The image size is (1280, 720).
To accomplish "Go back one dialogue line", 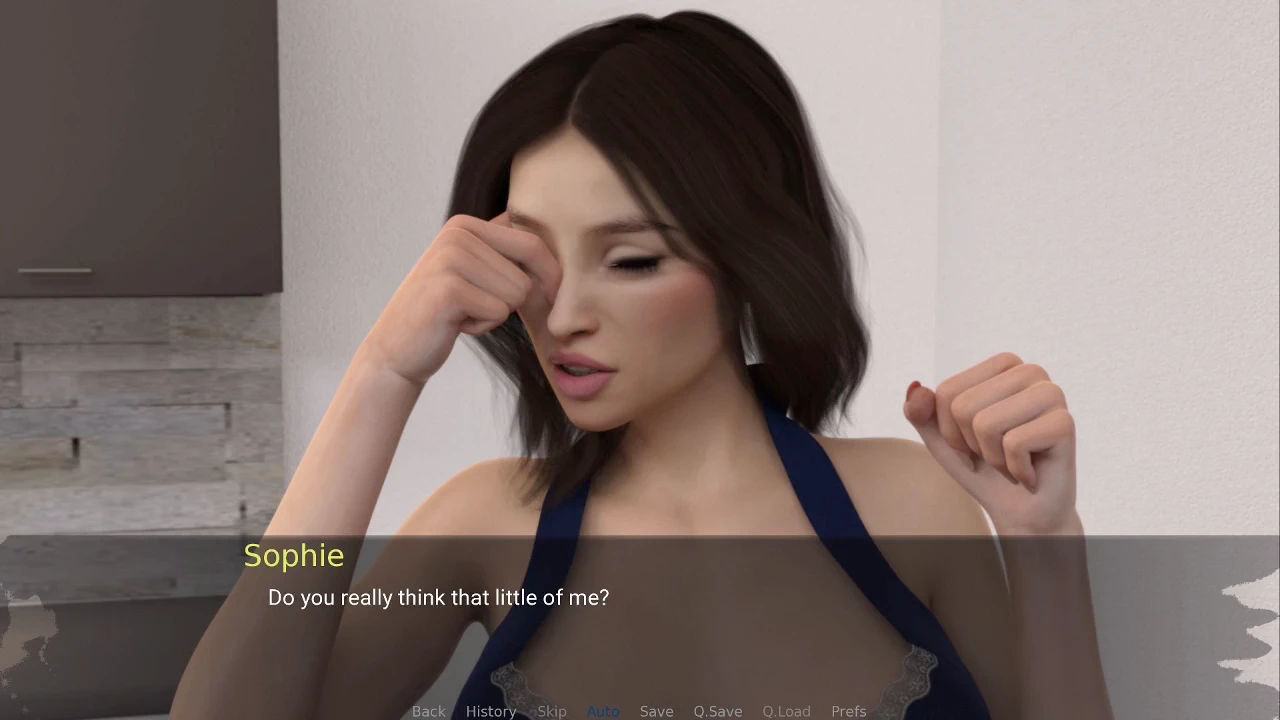I will coord(428,711).
